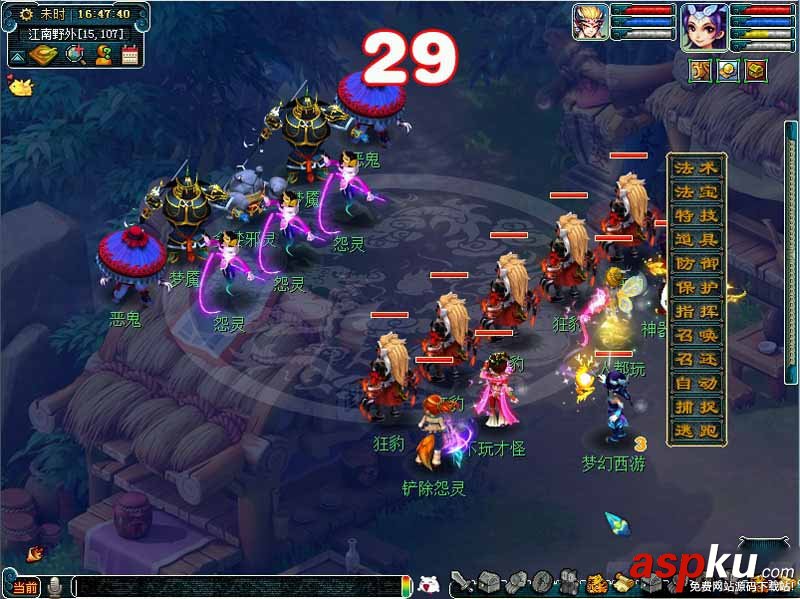Open the purple-haired character portrait
This screenshot has height=599, width=800.
tap(704, 26)
